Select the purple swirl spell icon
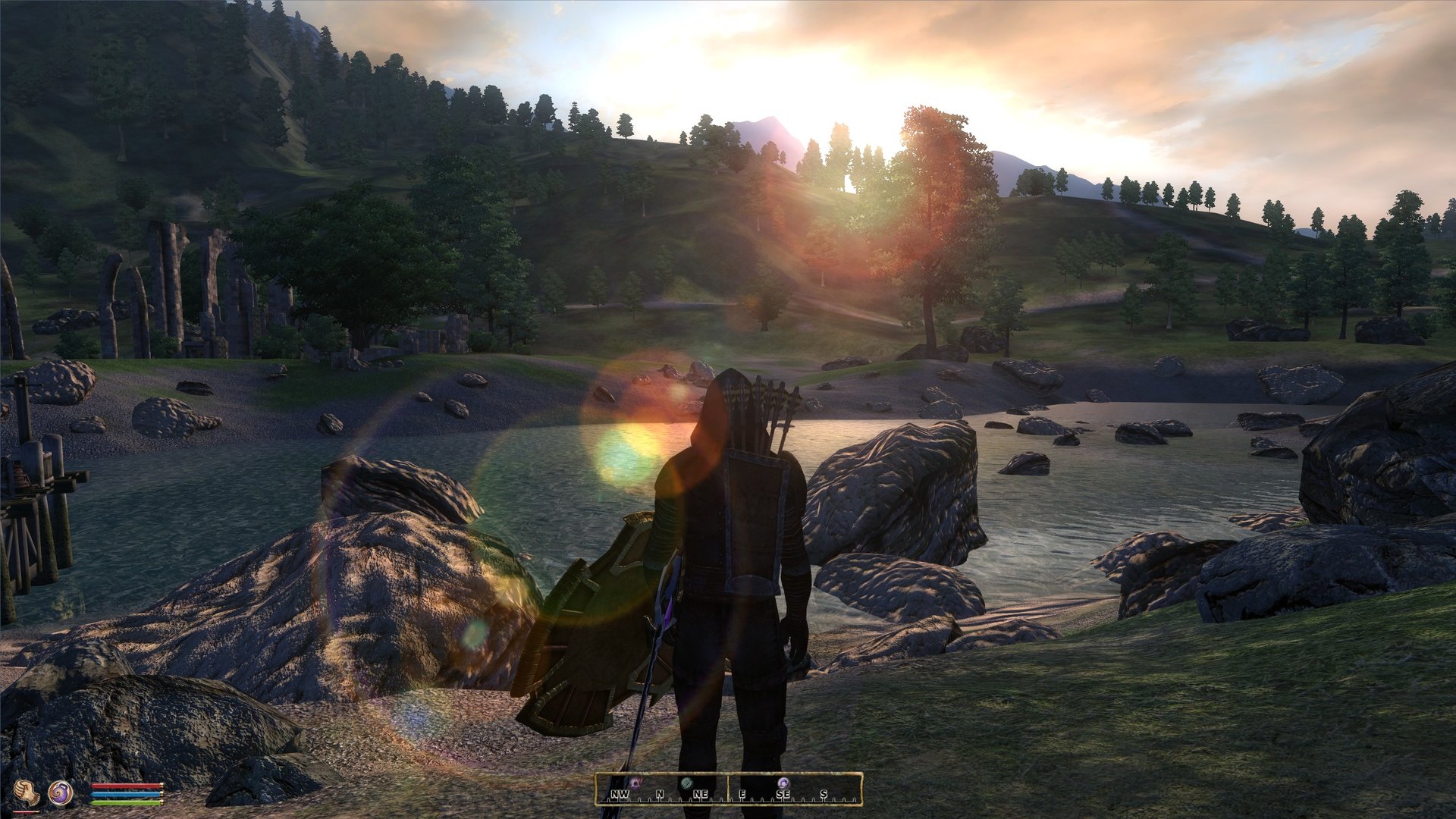The height and width of the screenshot is (819, 1456). pos(61,792)
